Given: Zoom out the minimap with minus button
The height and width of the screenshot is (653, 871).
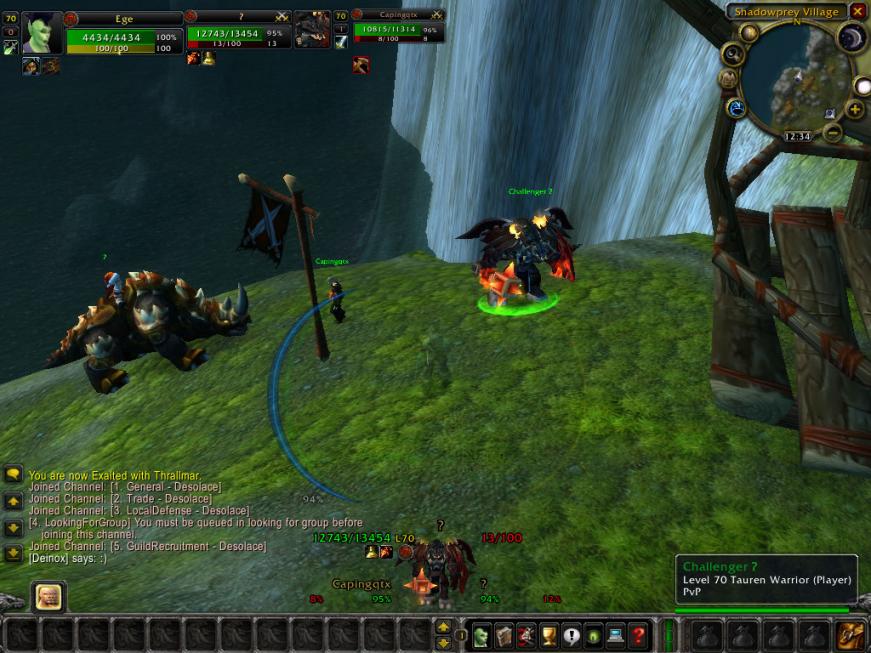Looking at the screenshot, I should tap(832, 133).
